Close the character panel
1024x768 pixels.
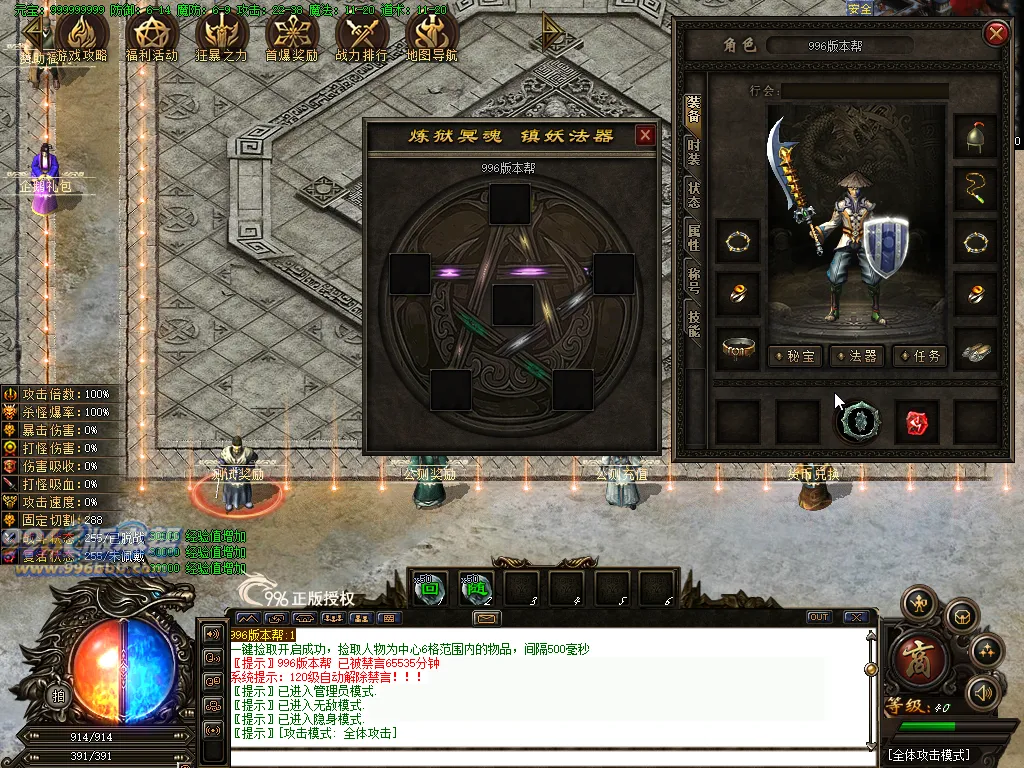(996, 34)
